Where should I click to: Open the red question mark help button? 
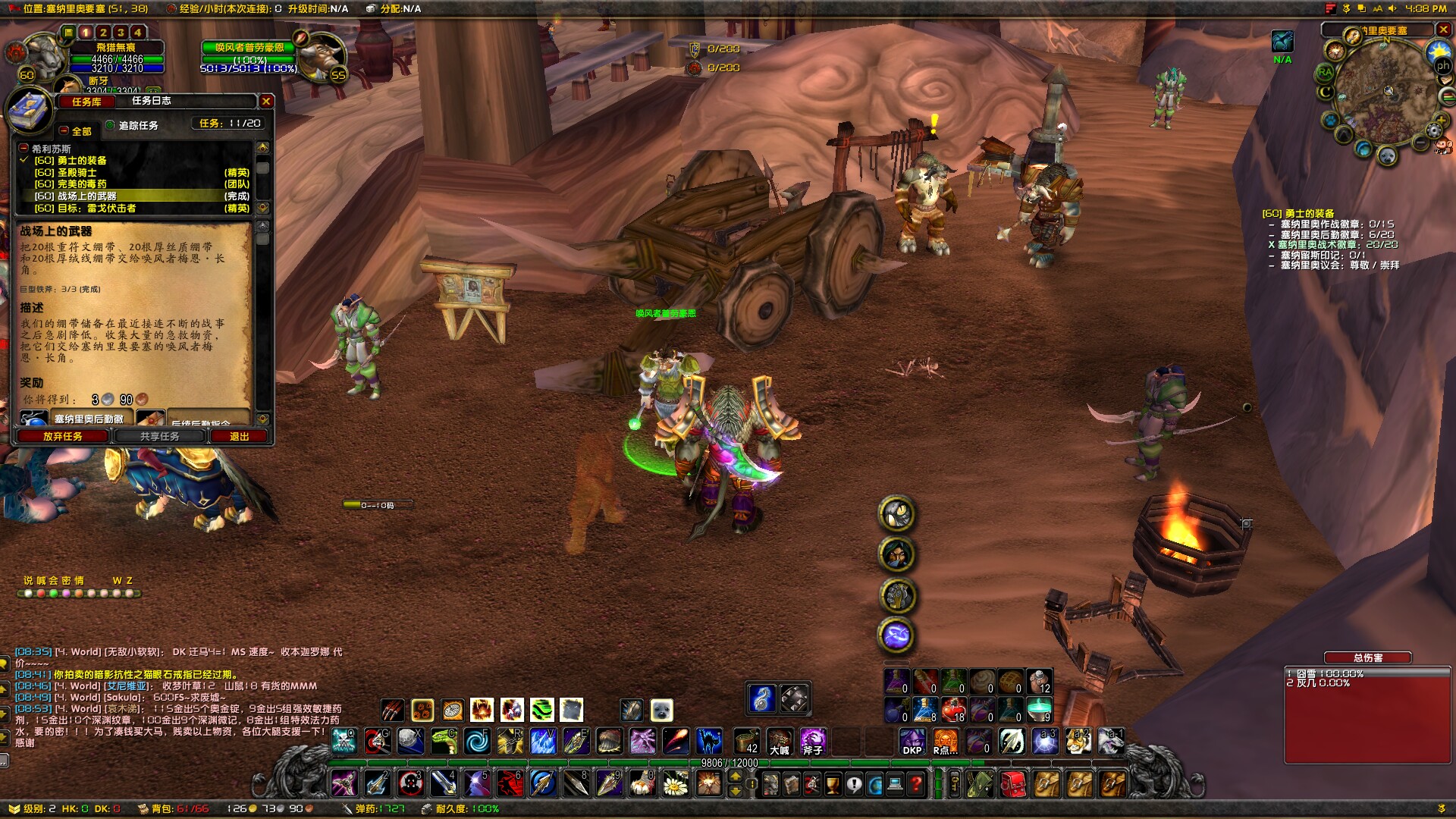(x=916, y=783)
